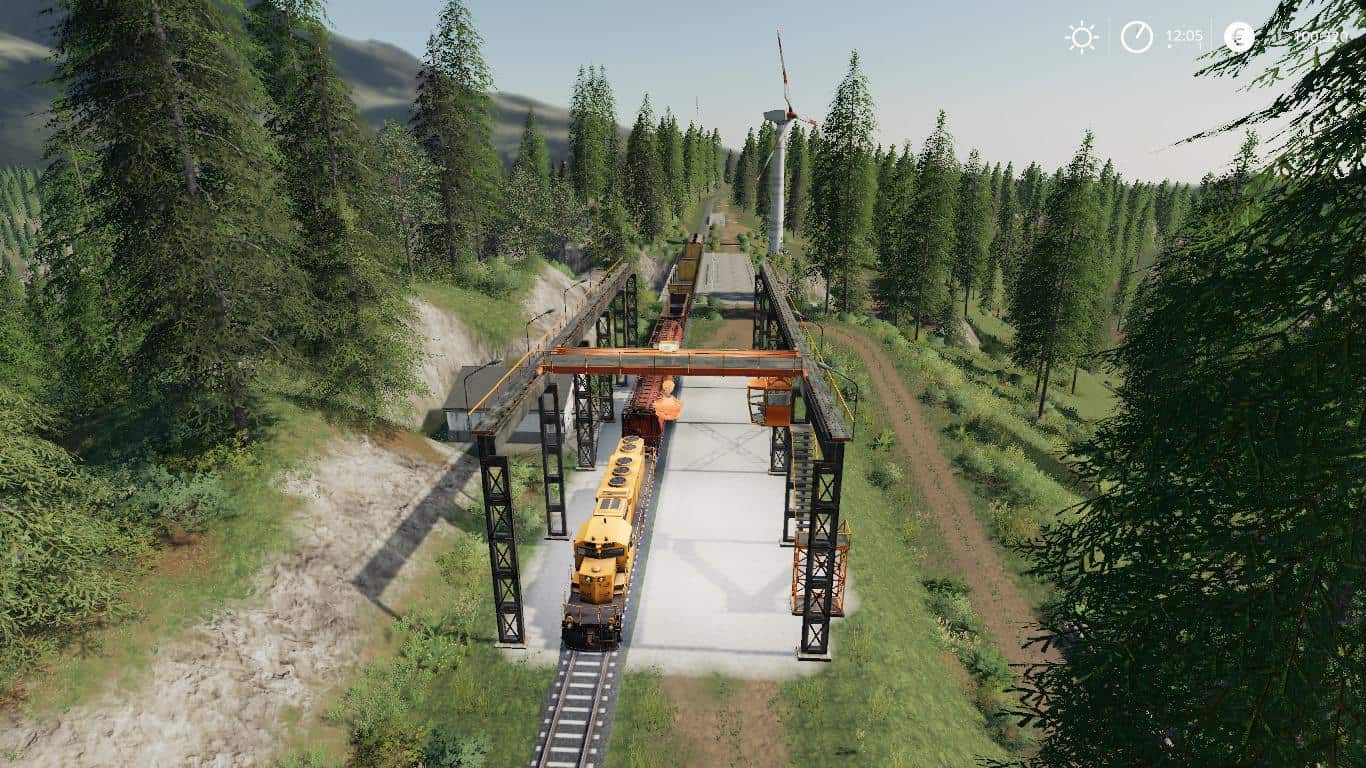This screenshot has height=768, width=1366.
Task: Click the sunny weather icon
Action: (x=1081, y=37)
